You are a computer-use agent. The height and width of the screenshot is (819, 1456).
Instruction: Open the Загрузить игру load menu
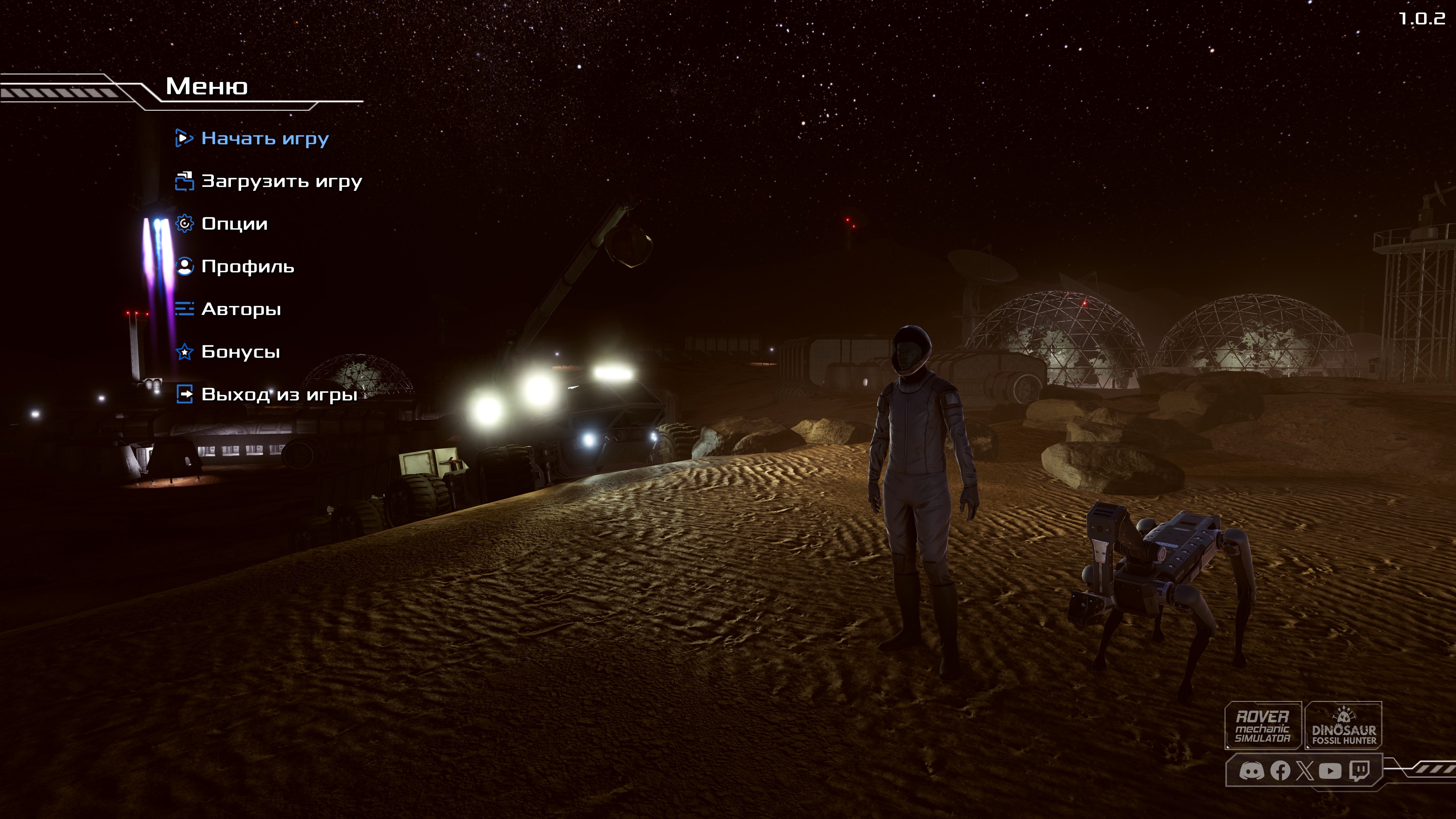click(281, 182)
